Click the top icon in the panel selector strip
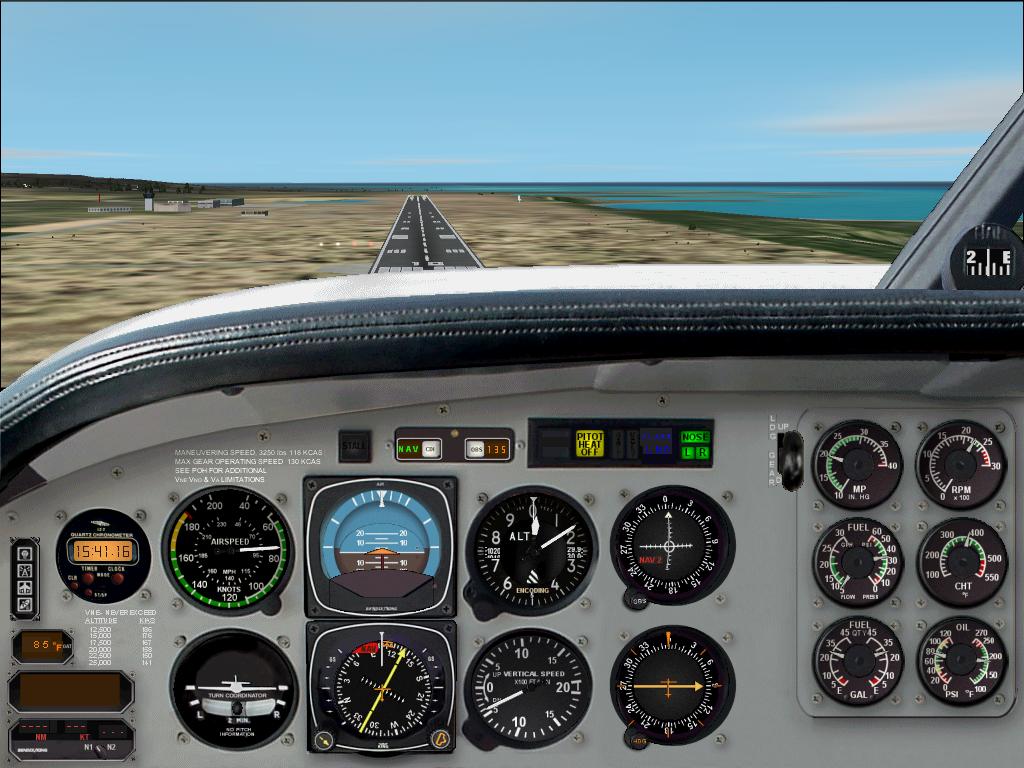 click(x=24, y=553)
